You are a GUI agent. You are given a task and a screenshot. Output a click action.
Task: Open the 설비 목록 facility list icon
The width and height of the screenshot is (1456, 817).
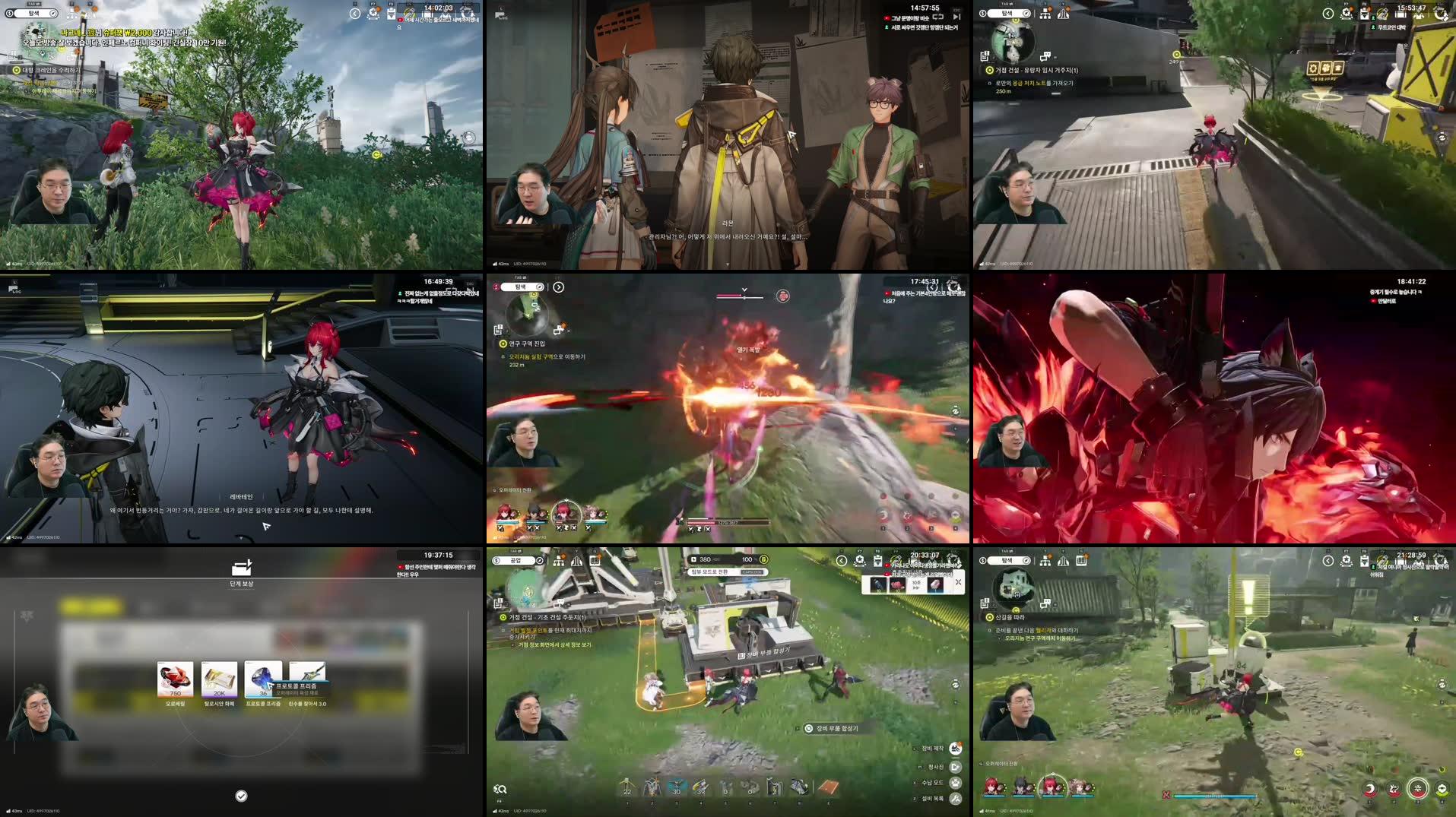point(956,800)
